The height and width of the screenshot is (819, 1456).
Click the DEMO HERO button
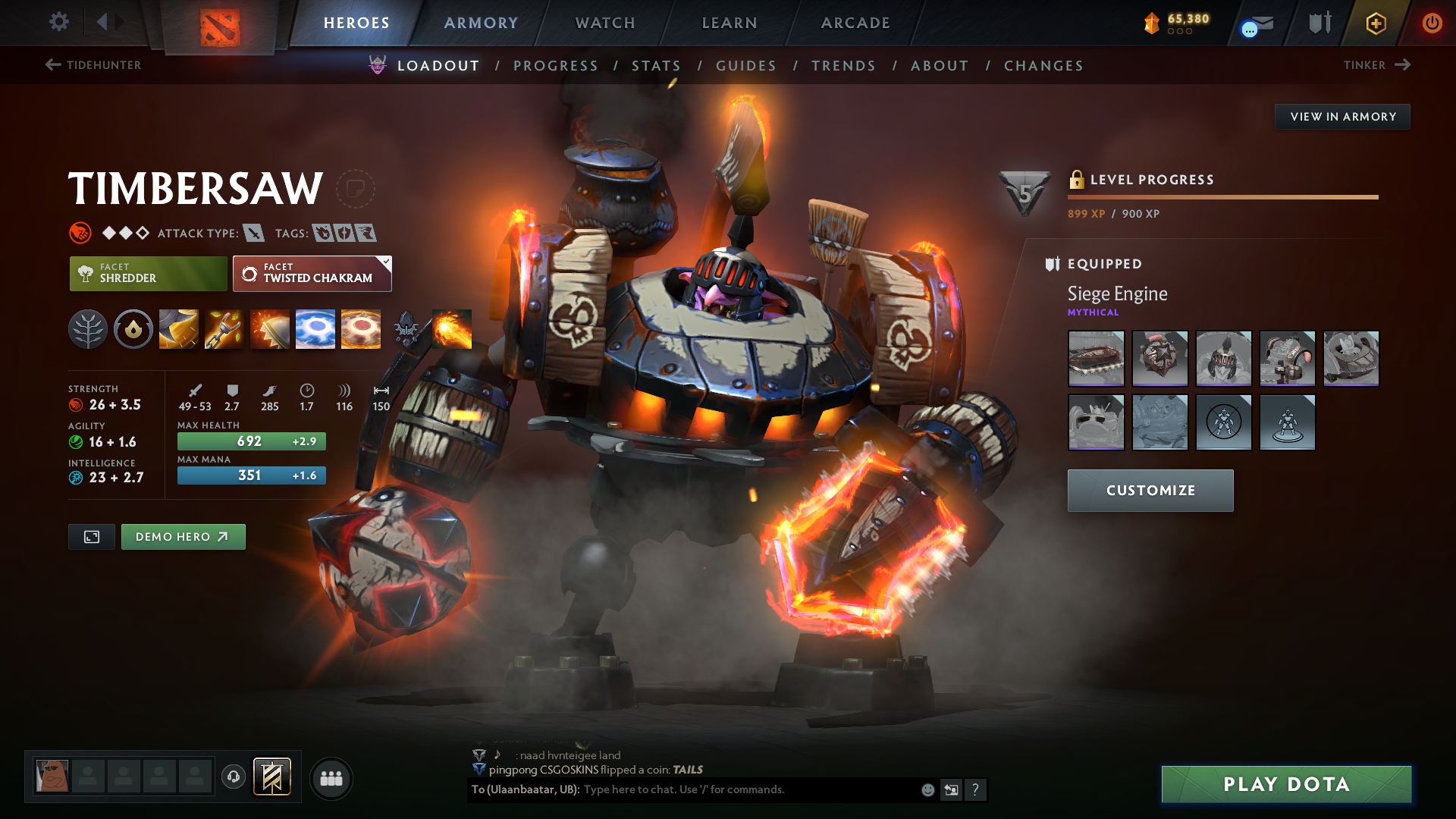point(183,536)
